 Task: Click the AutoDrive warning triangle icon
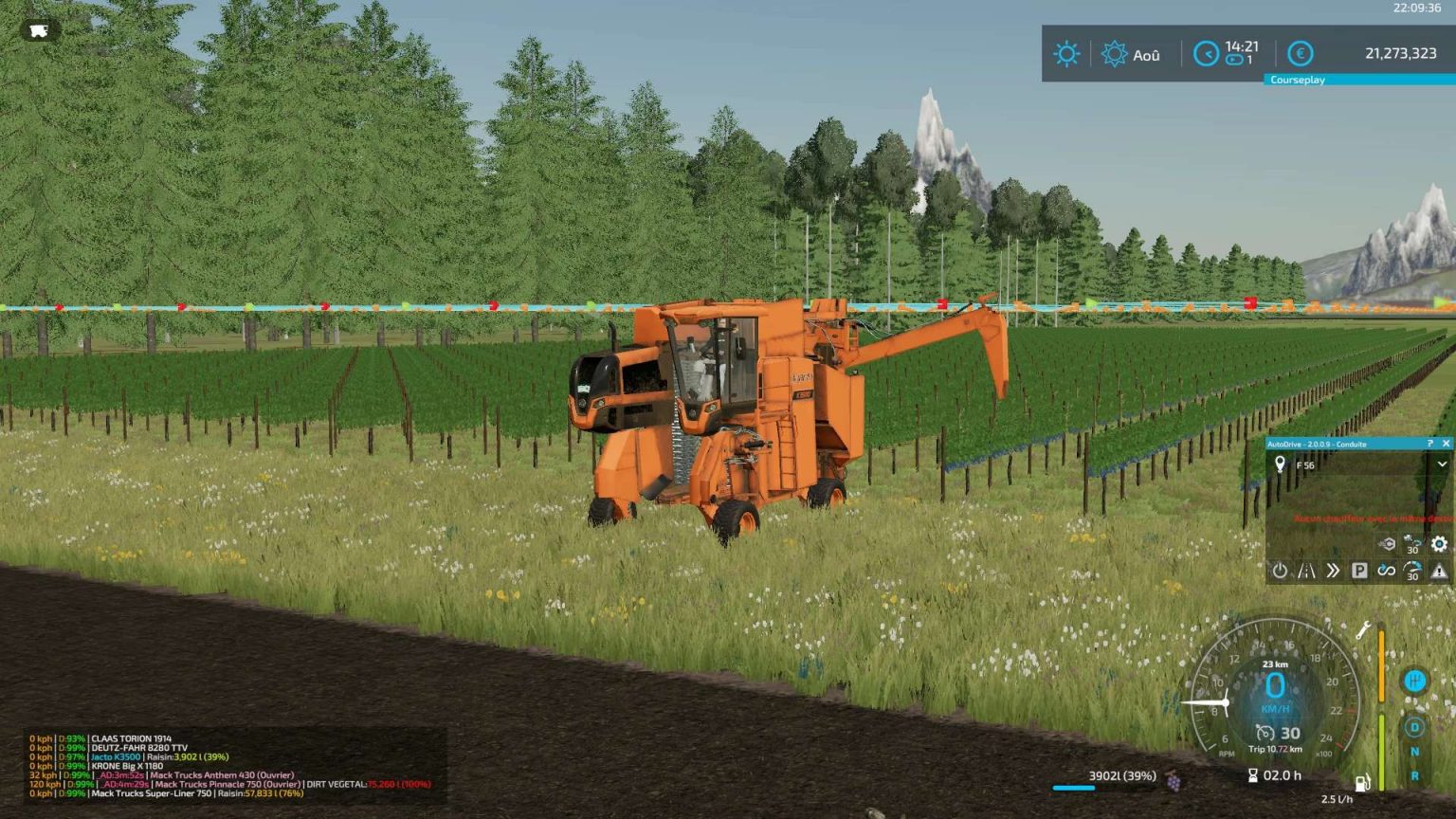[x=1439, y=571]
